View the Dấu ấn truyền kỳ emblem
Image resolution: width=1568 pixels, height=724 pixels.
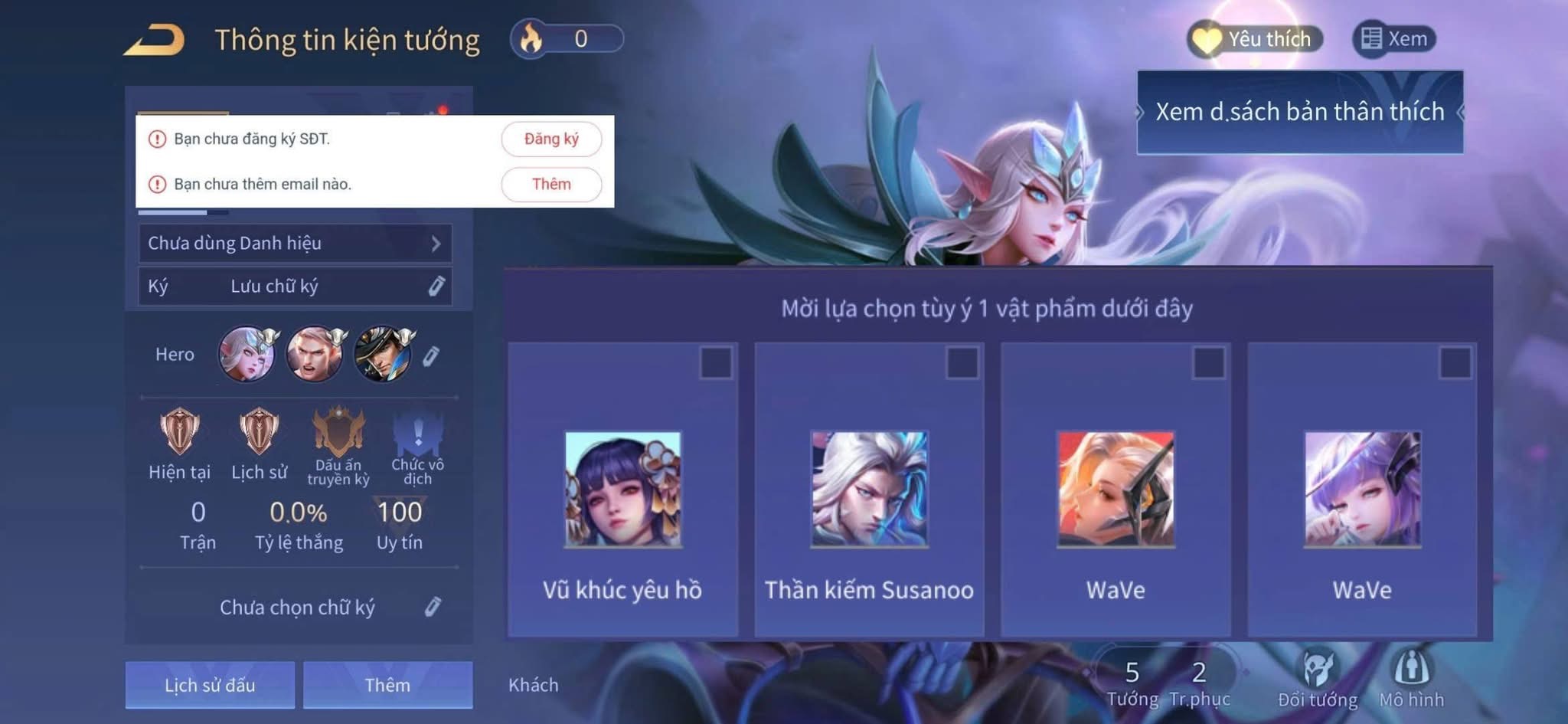338,433
